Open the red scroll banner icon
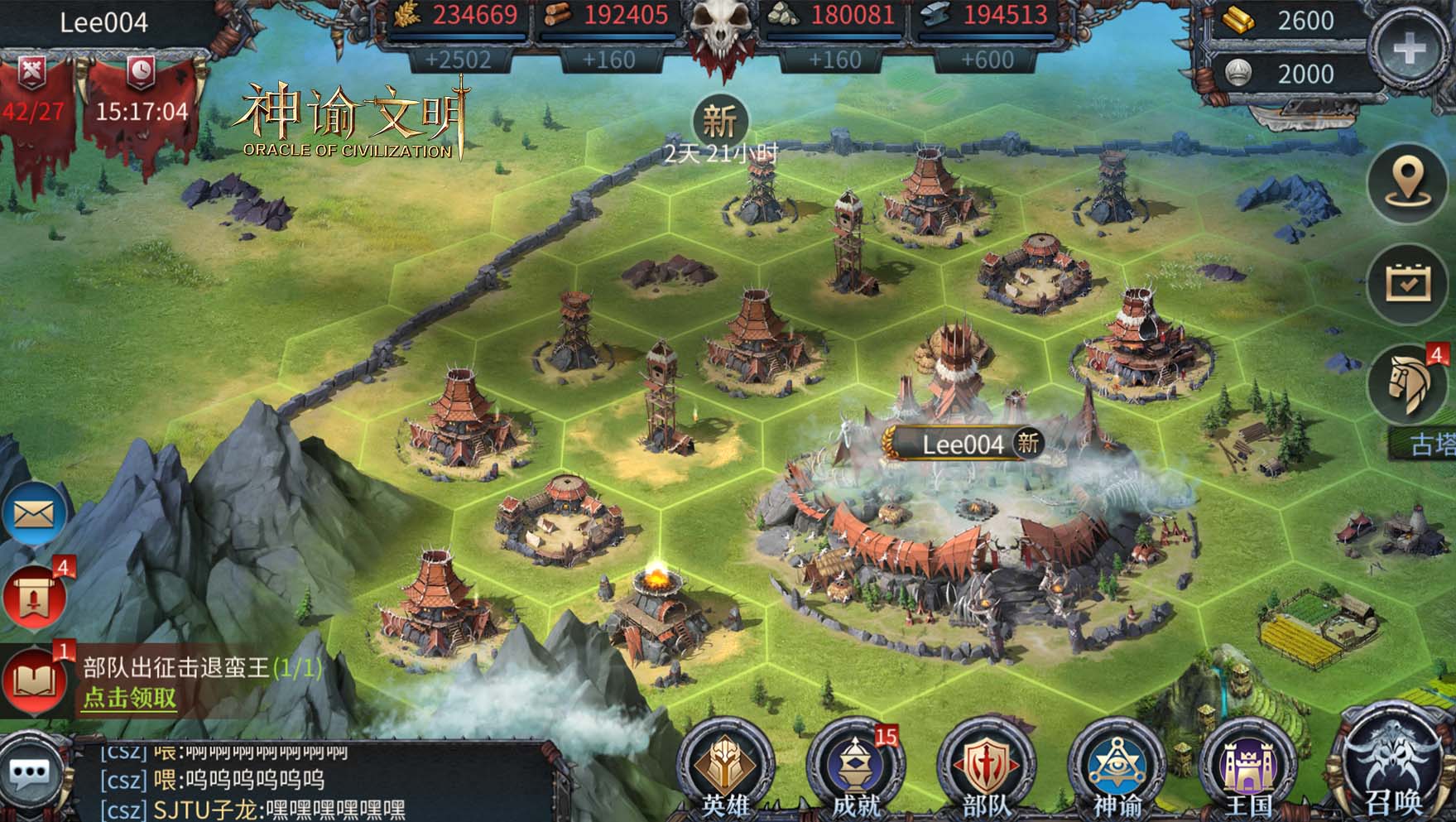 click(x=34, y=594)
